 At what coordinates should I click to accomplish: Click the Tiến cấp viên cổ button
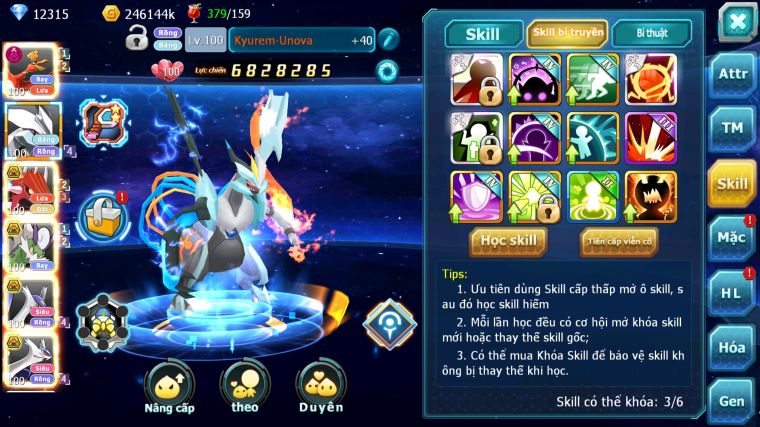(618, 241)
